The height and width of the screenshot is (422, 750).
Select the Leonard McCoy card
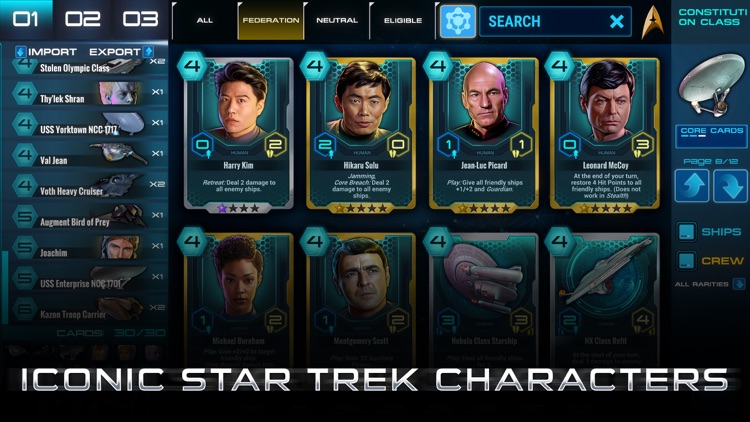click(607, 133)
